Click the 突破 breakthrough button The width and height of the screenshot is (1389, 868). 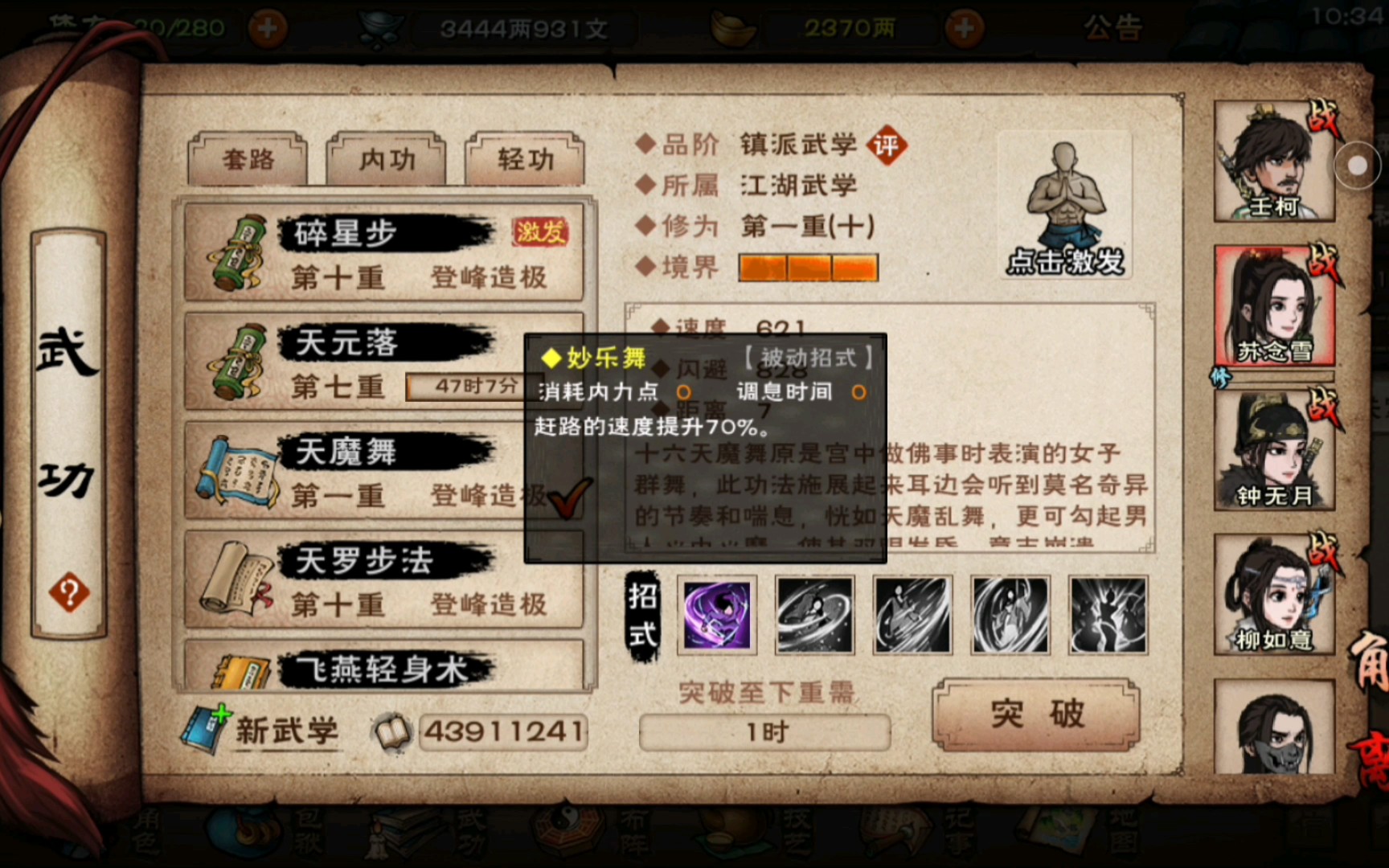pyautogui.click(x=1036, y=714)
